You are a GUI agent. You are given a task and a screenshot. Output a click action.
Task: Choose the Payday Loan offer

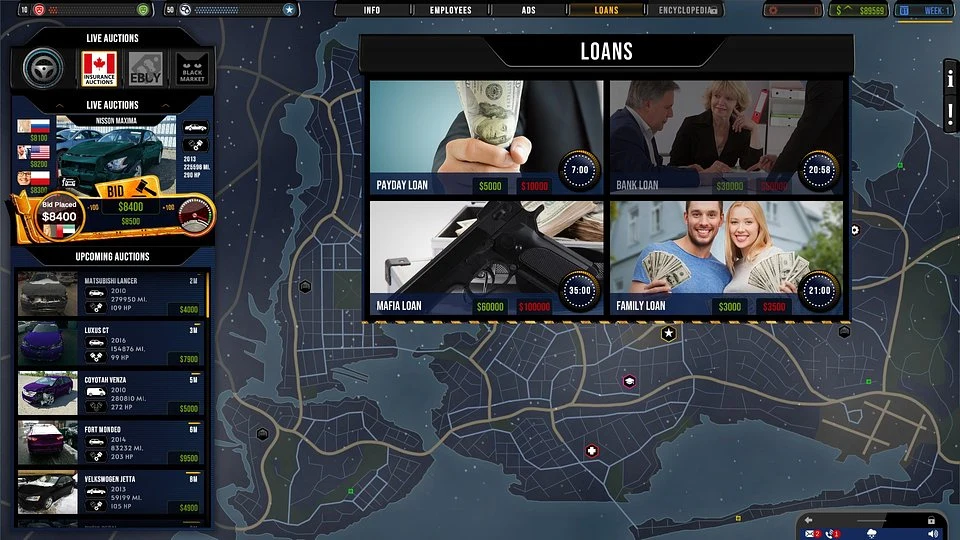click(486, 137)
